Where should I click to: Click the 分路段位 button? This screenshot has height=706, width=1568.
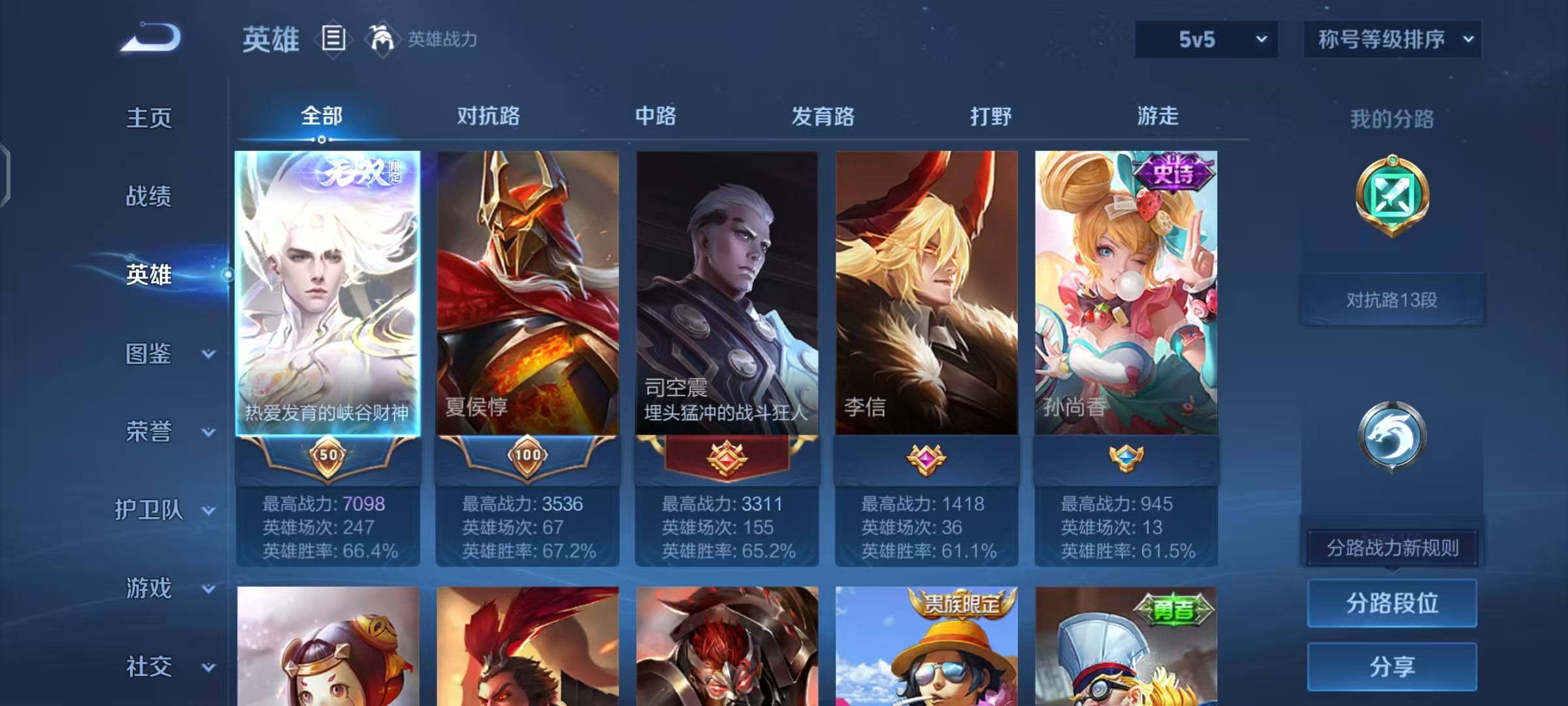(1392, 603)
